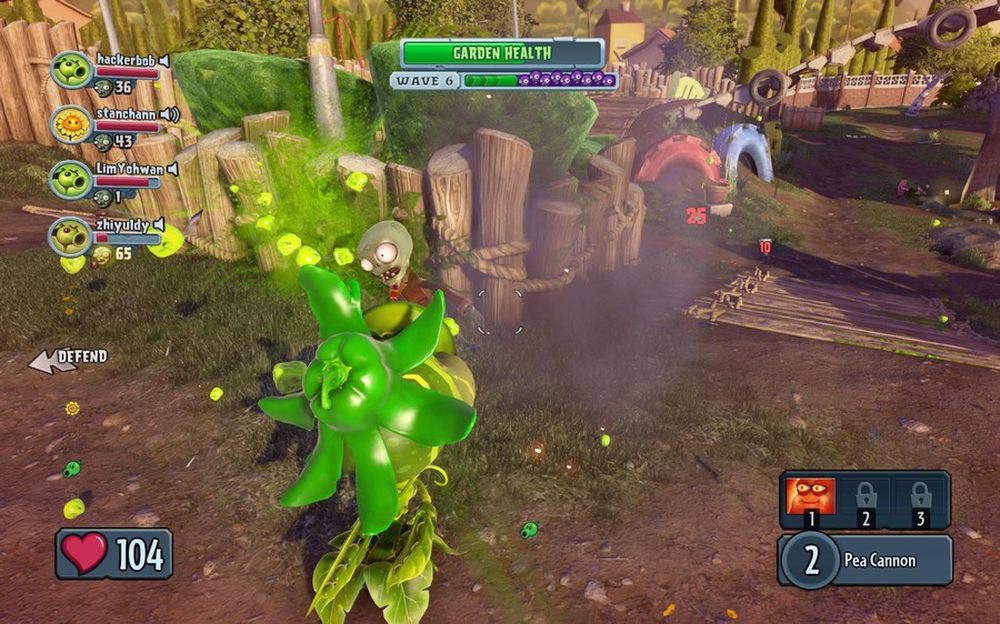1000x624 pixels.
Task: Click the Pea Cannon weapon panel
Action: tap(866, 560)
